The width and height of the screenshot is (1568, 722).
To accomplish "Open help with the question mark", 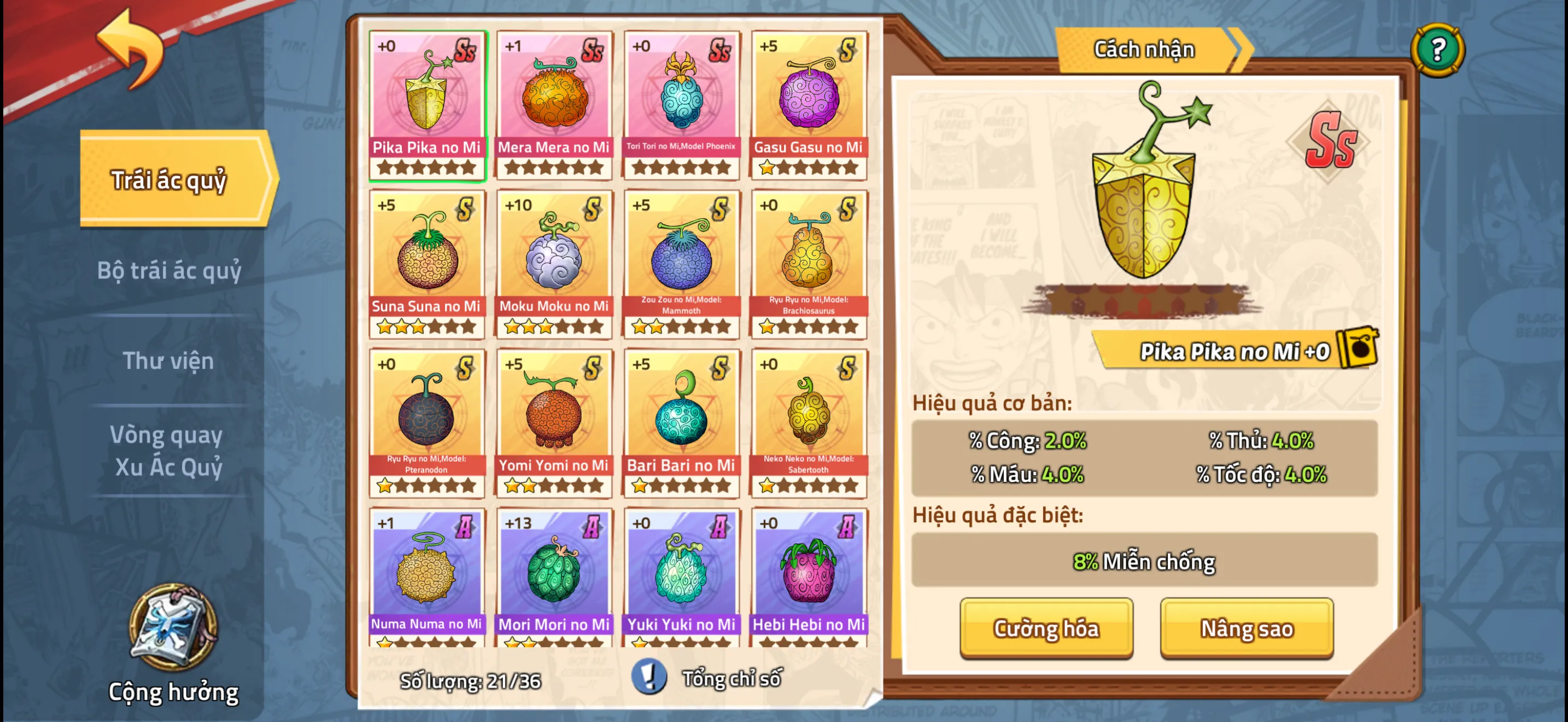I will click(1437, 50).
